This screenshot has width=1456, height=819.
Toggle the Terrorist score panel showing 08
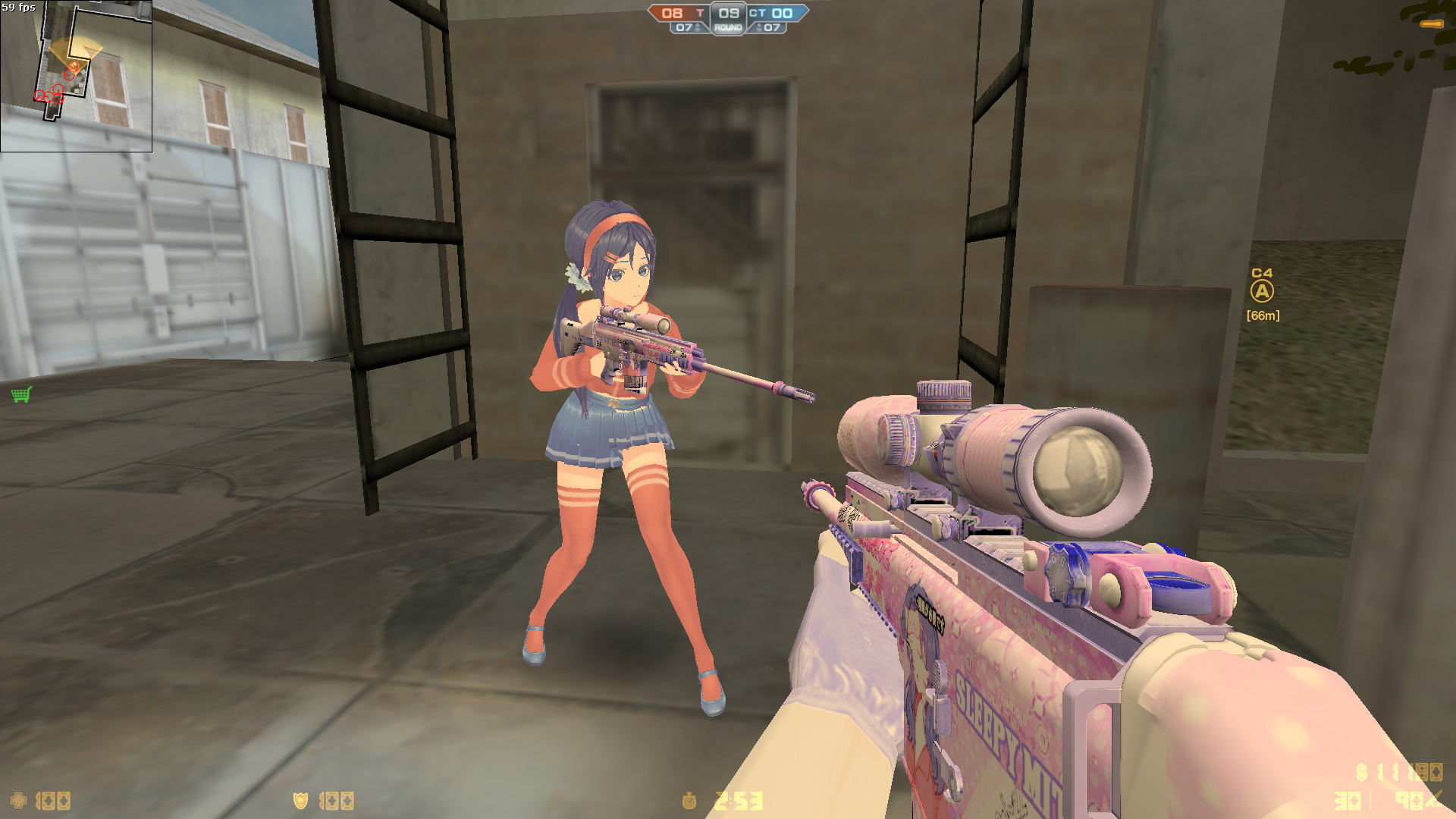[675, 13]
